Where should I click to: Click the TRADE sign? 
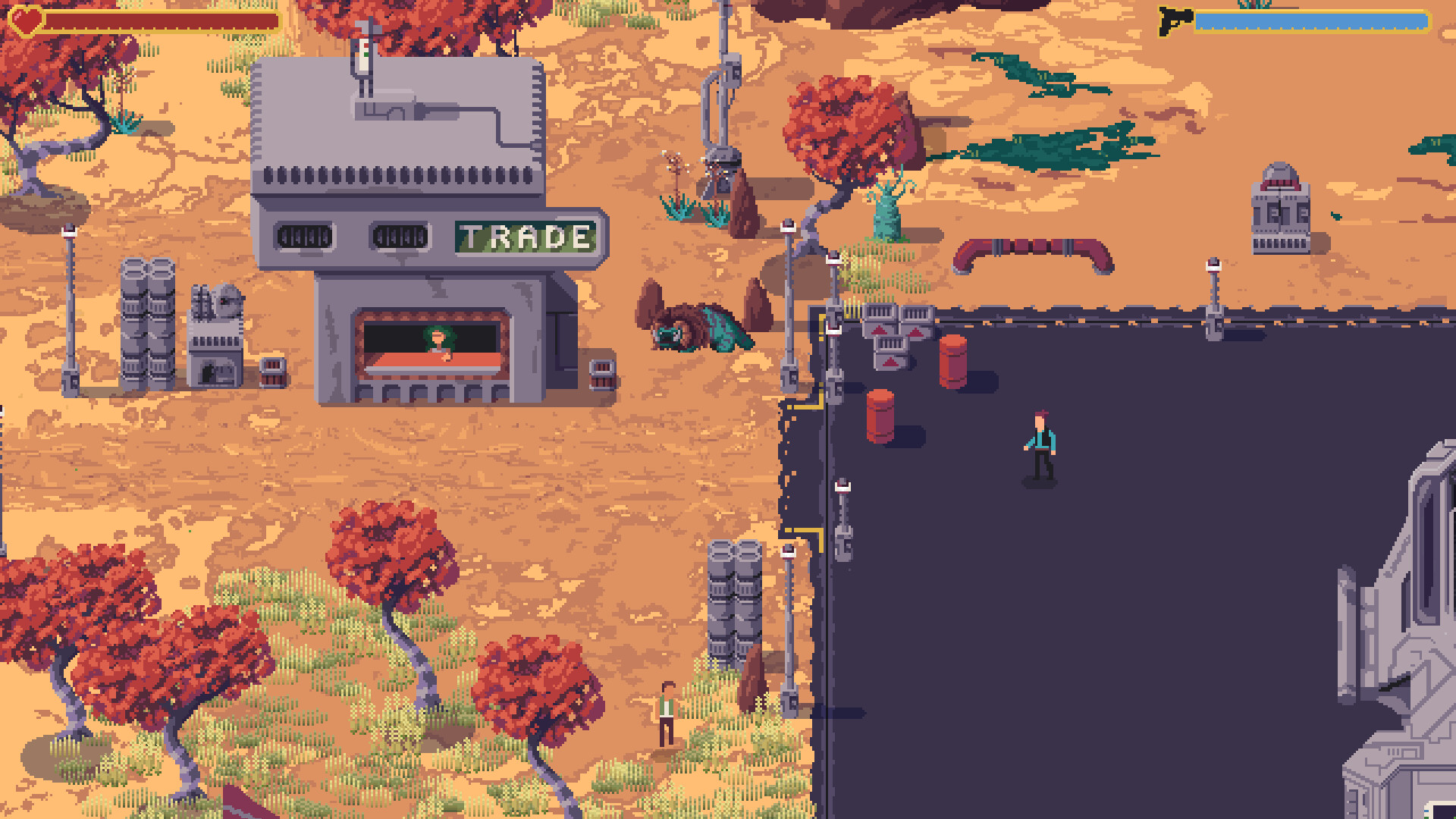(x=523, y=236)
